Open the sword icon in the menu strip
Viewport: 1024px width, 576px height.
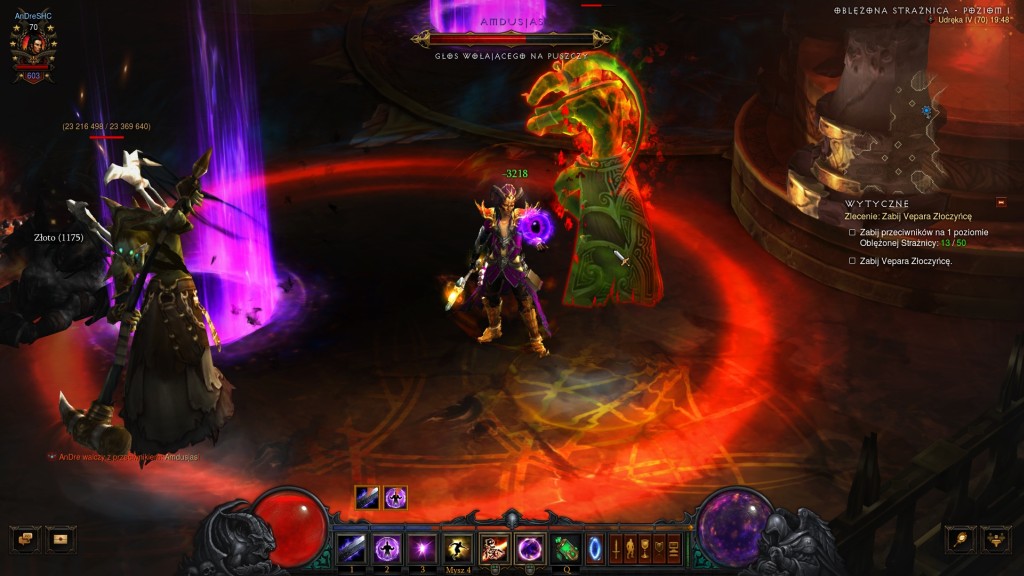tap(616, 548)
